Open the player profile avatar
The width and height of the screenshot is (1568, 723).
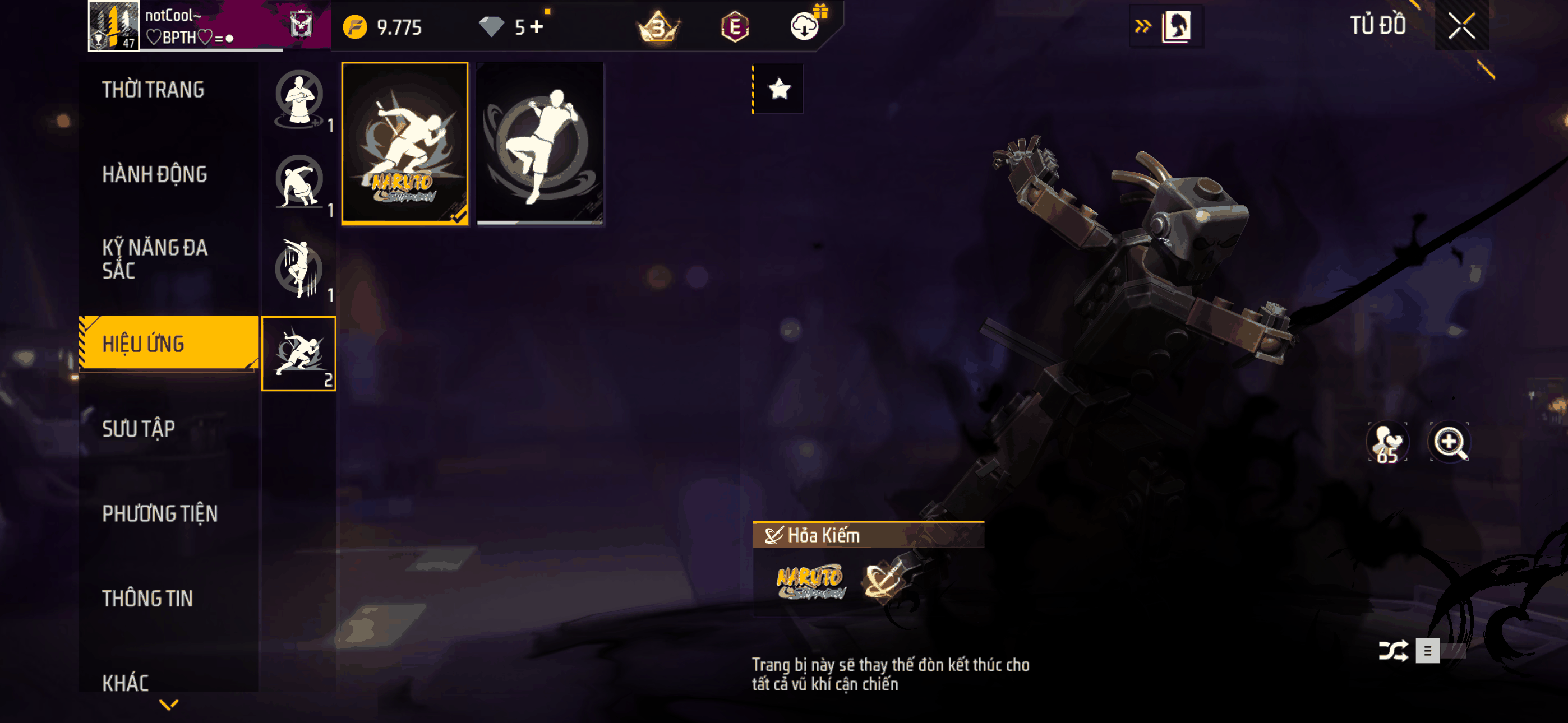pos(114,26)
